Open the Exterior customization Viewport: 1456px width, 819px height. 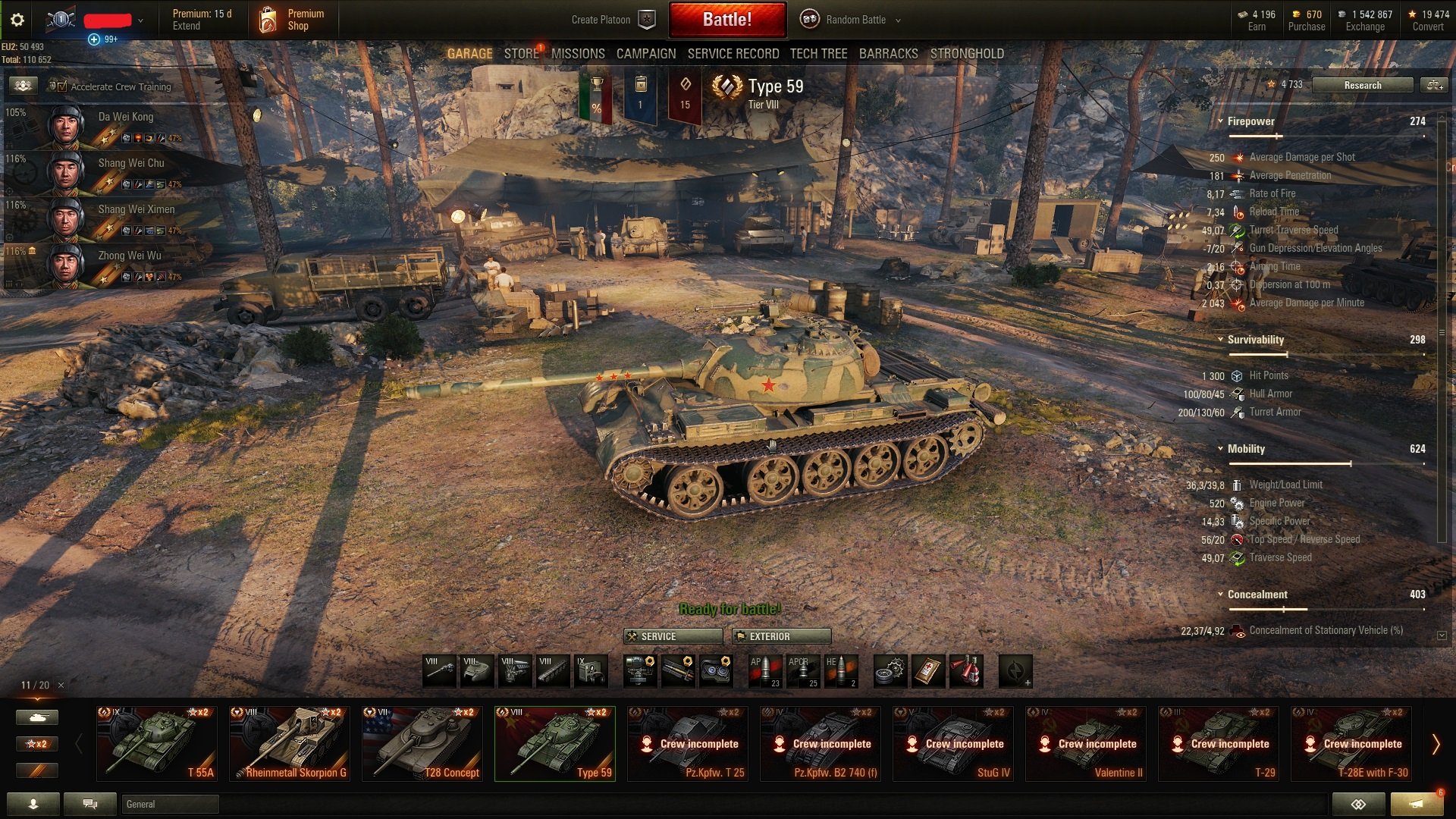pos(781,636)
